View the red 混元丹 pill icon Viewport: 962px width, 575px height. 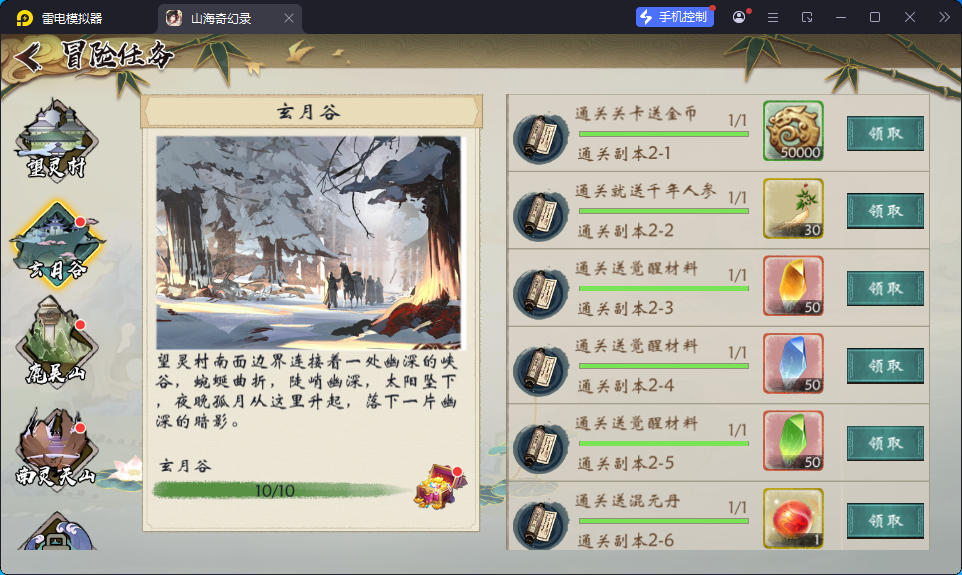793,518
